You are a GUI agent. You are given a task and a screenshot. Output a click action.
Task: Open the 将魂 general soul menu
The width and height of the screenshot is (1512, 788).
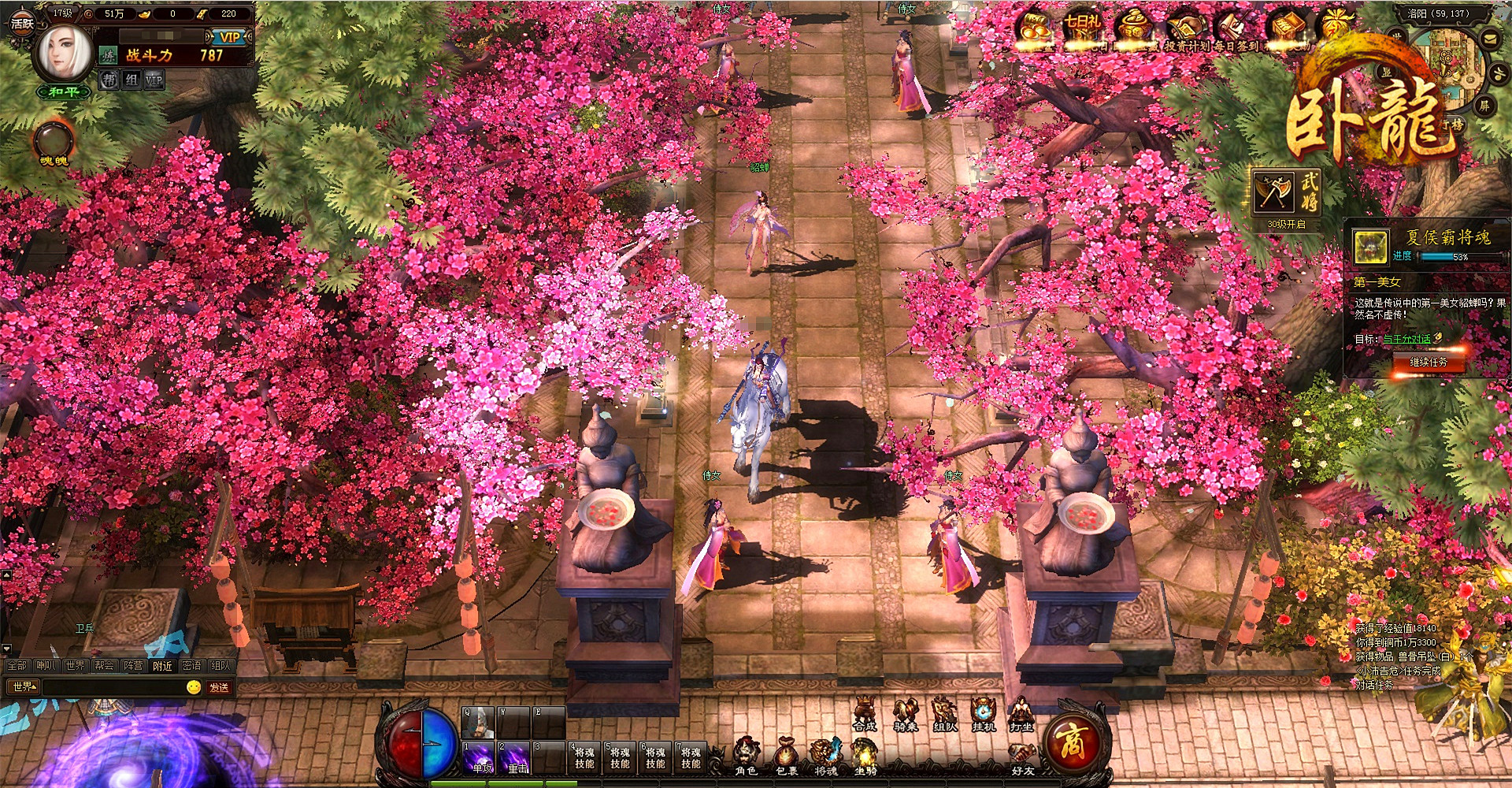[x=825, y=756]
